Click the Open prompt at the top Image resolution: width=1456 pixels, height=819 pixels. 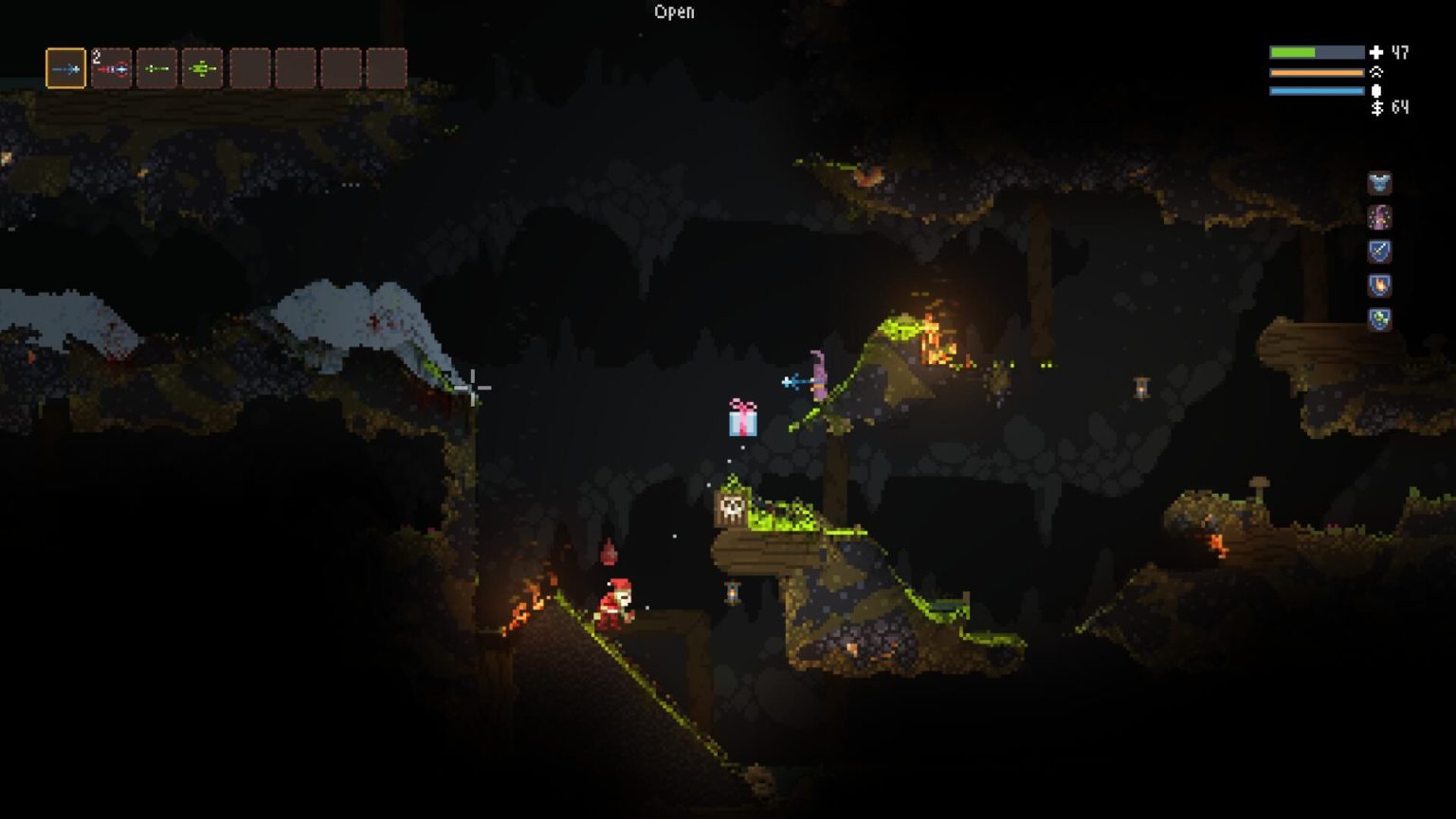click(674, 12)
